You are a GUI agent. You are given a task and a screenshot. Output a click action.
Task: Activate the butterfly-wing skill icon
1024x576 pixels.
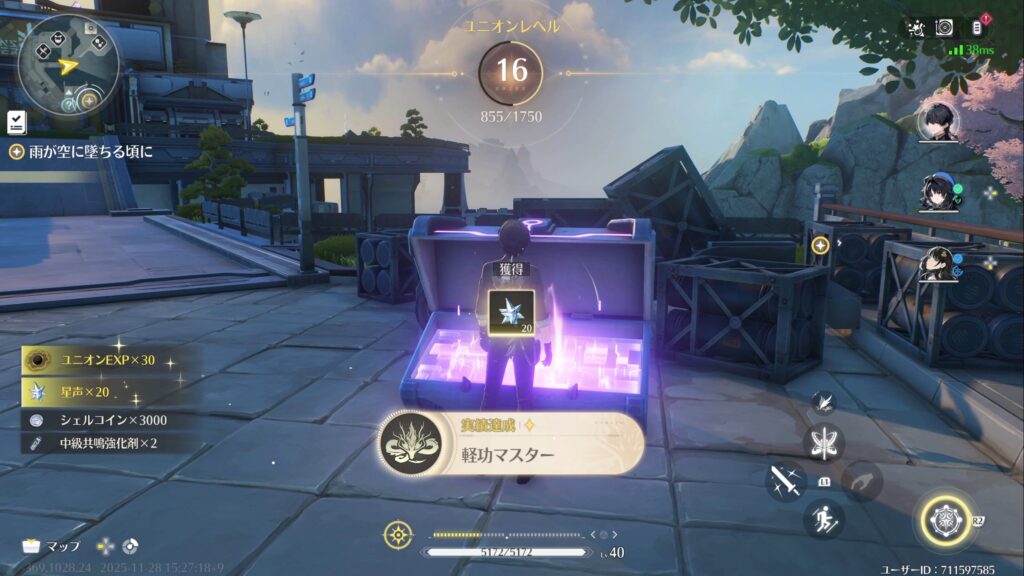(824, 442)
